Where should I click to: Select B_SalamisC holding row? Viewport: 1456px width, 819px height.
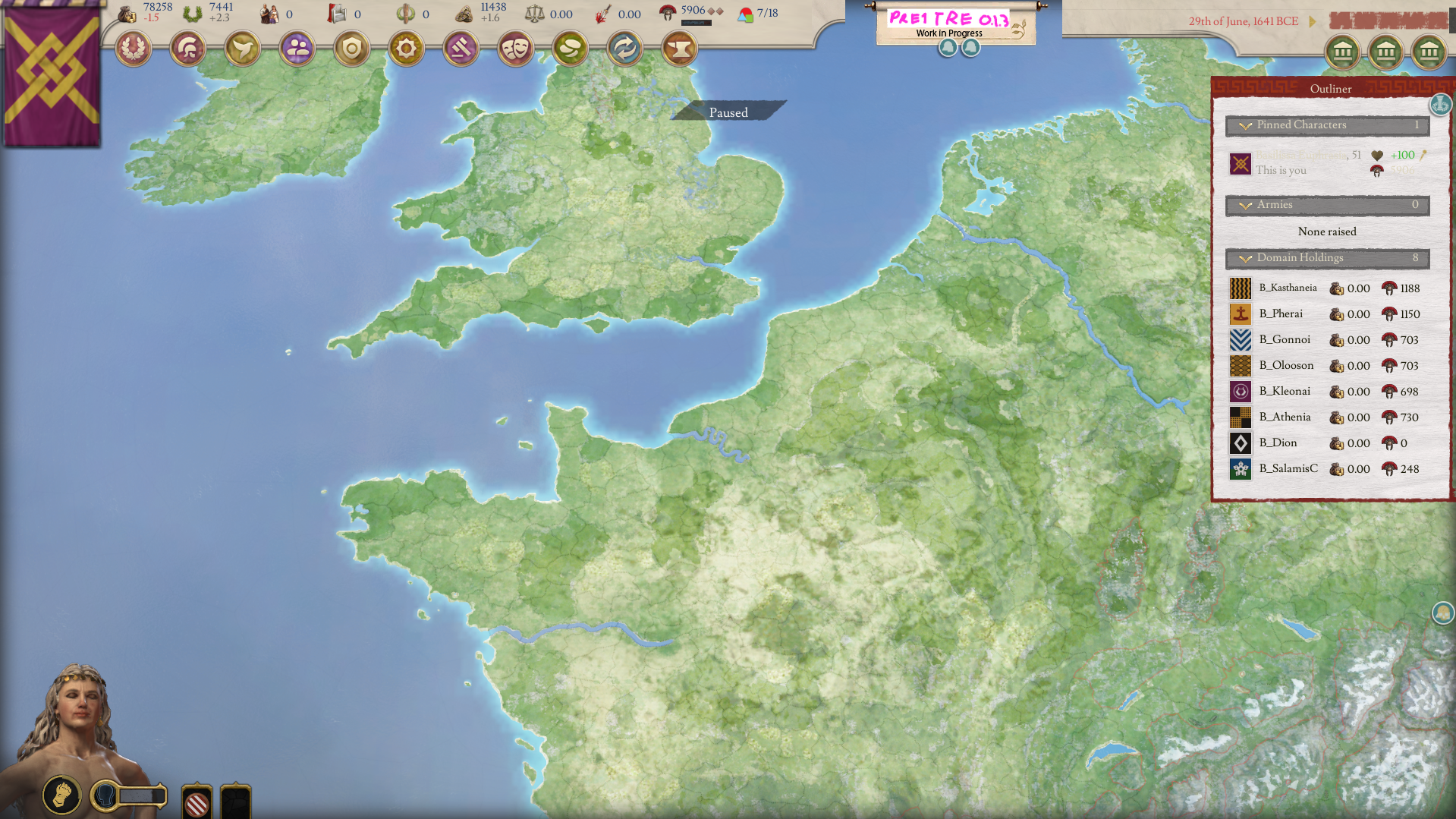(x=1288, y=469)
